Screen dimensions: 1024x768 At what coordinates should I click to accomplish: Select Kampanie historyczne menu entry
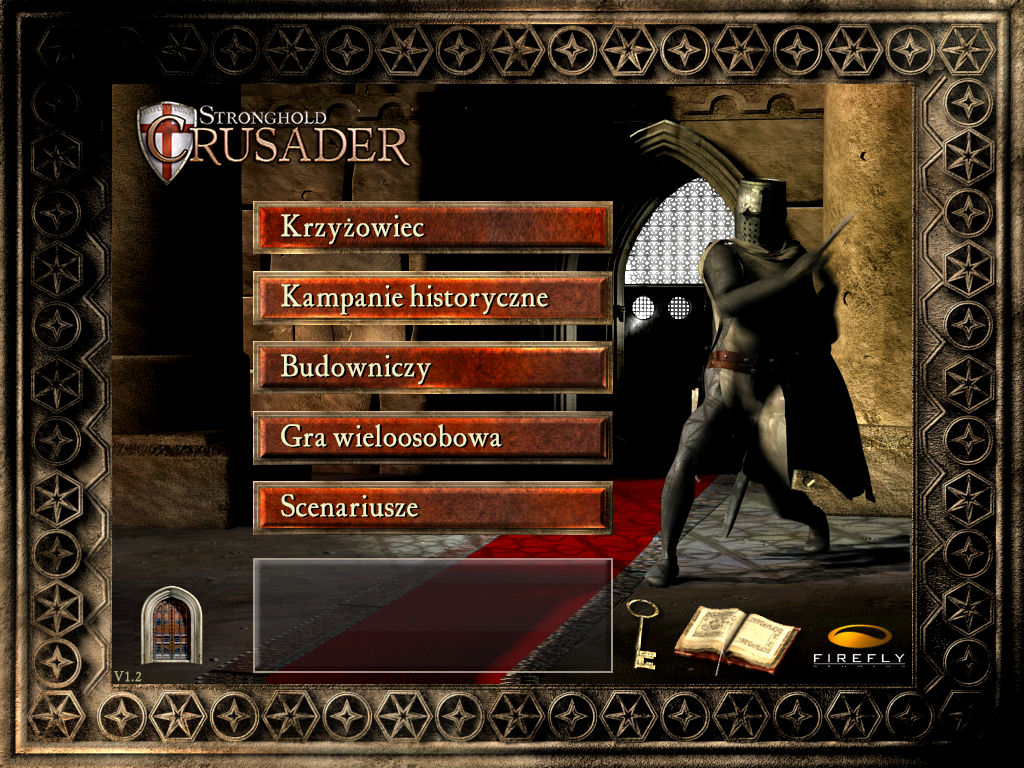click(x=432, y=297)
